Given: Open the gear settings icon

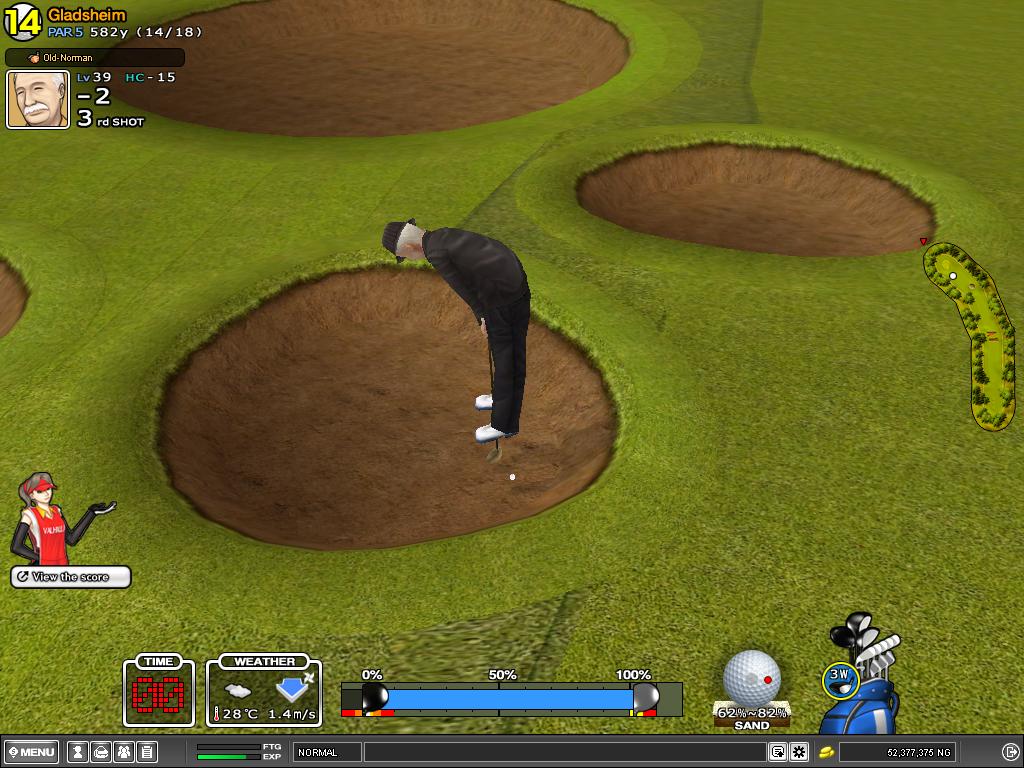Looking at the screenshot, I should (x=799, y=752).
